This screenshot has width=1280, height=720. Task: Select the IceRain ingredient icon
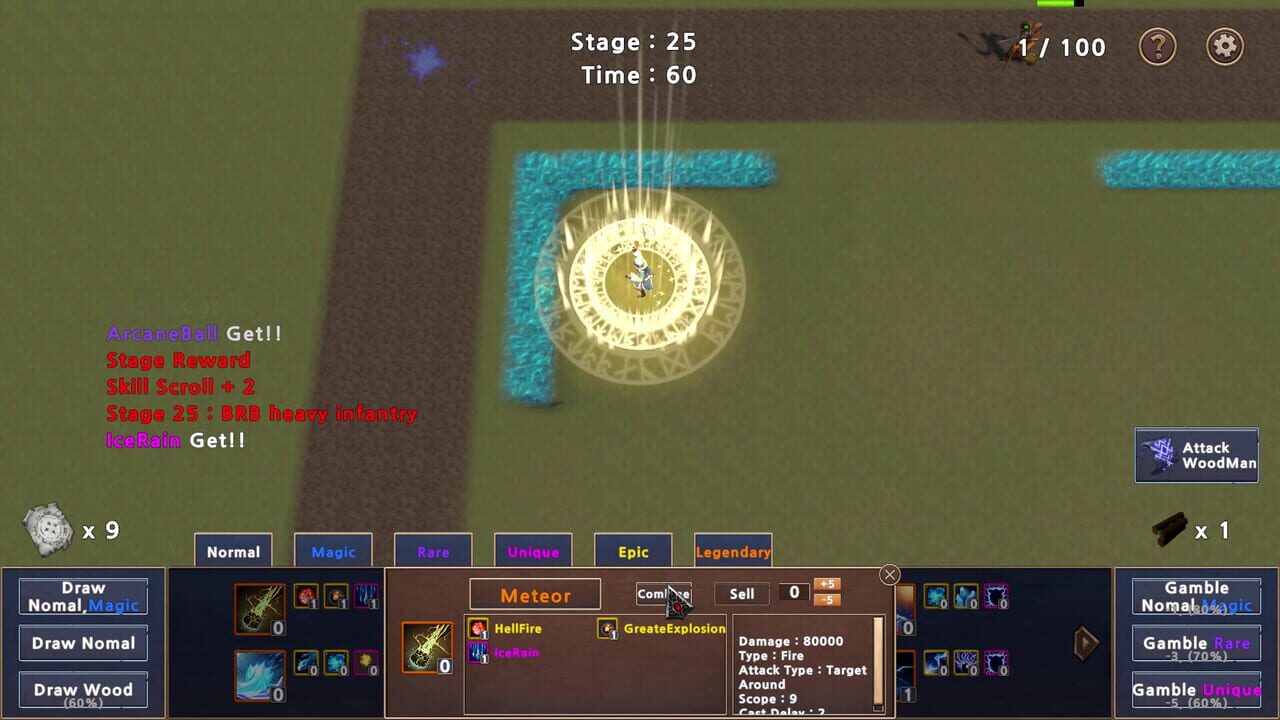(x=478, y=653)
